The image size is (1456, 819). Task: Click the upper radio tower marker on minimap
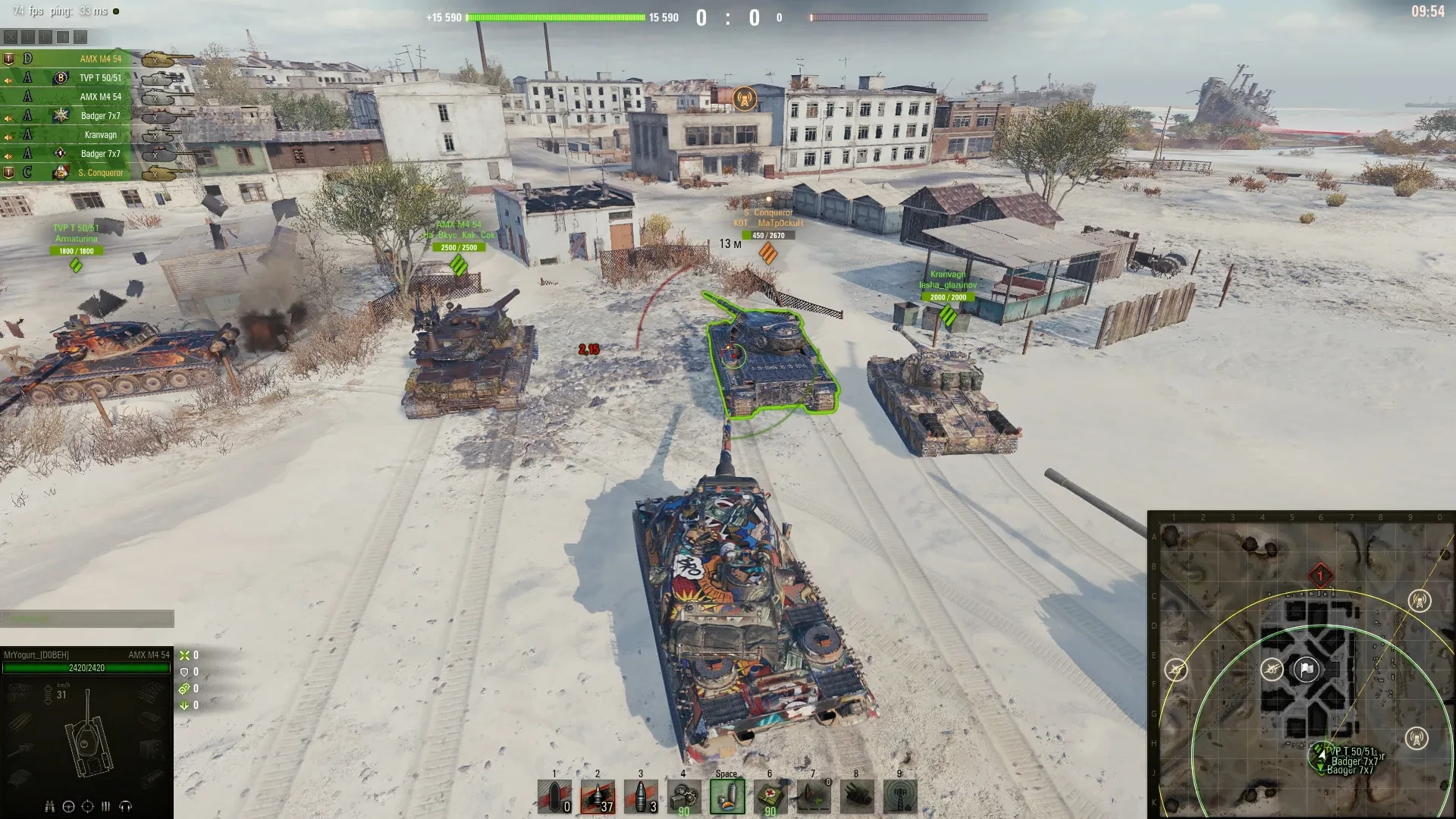point(1419,601)
